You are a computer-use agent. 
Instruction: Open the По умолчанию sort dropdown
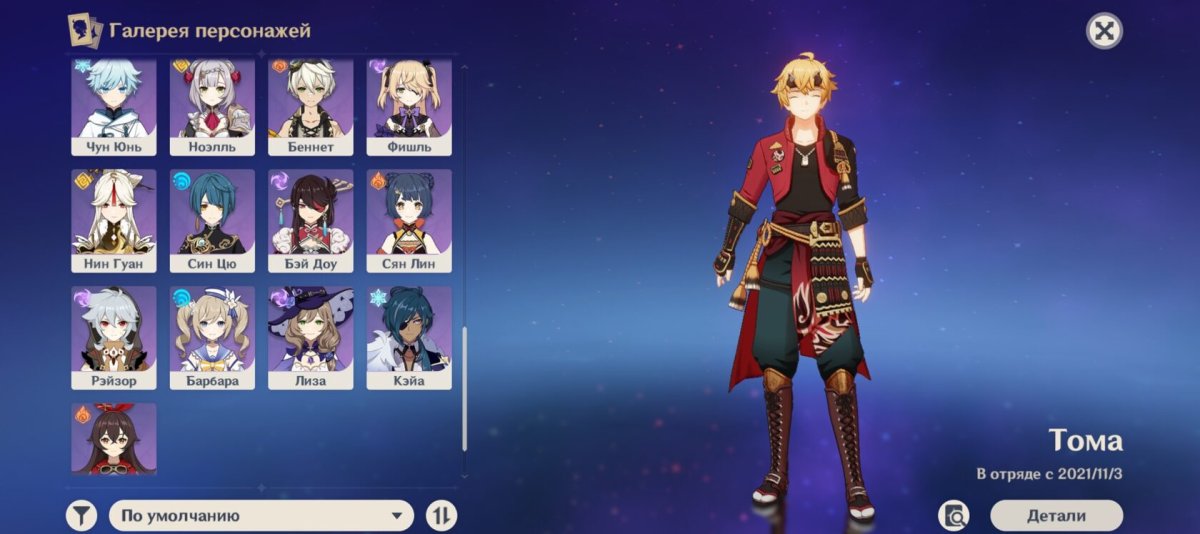[x=261, y=515]
